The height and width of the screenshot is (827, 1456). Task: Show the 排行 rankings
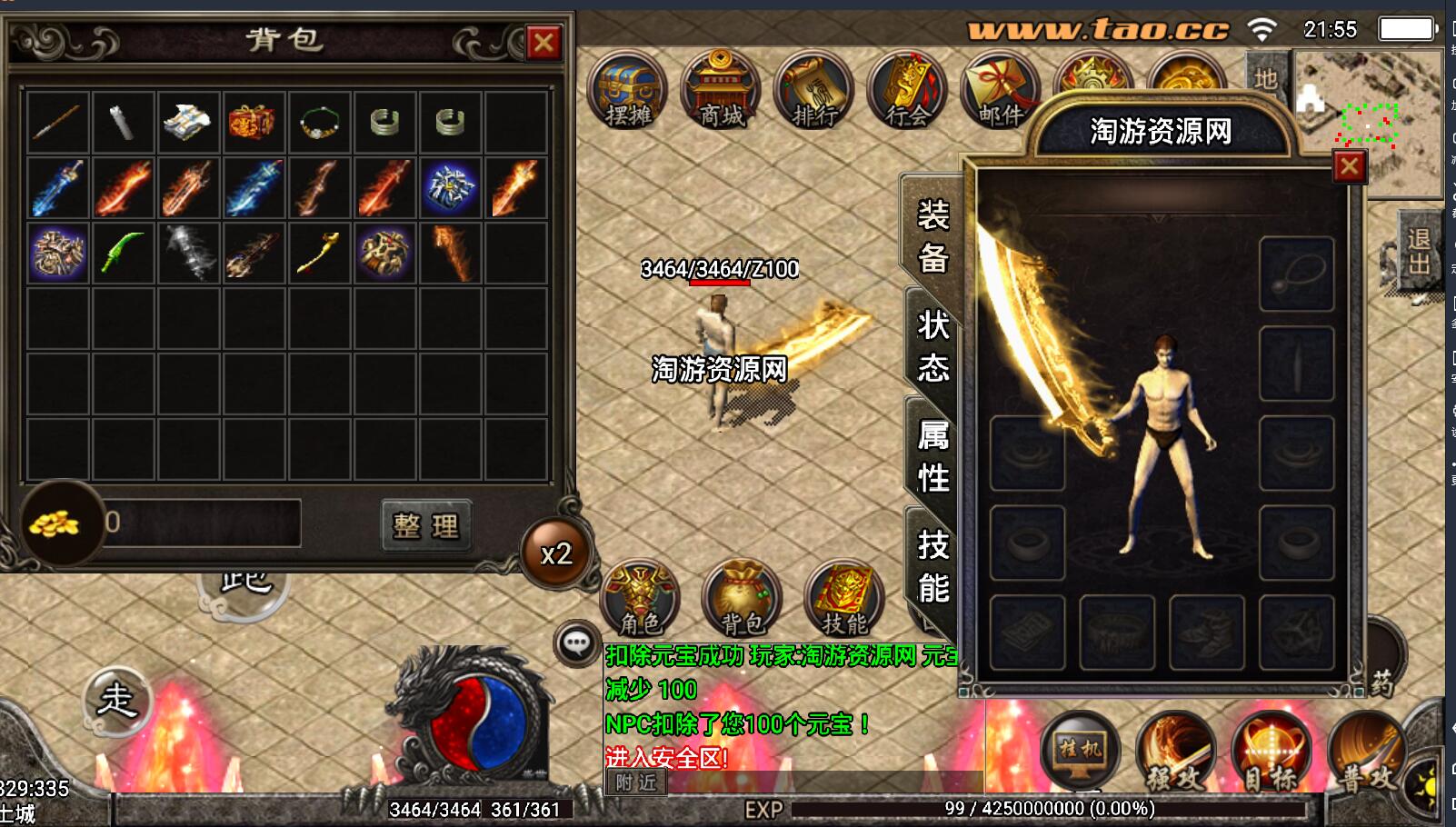coord(814,91)
